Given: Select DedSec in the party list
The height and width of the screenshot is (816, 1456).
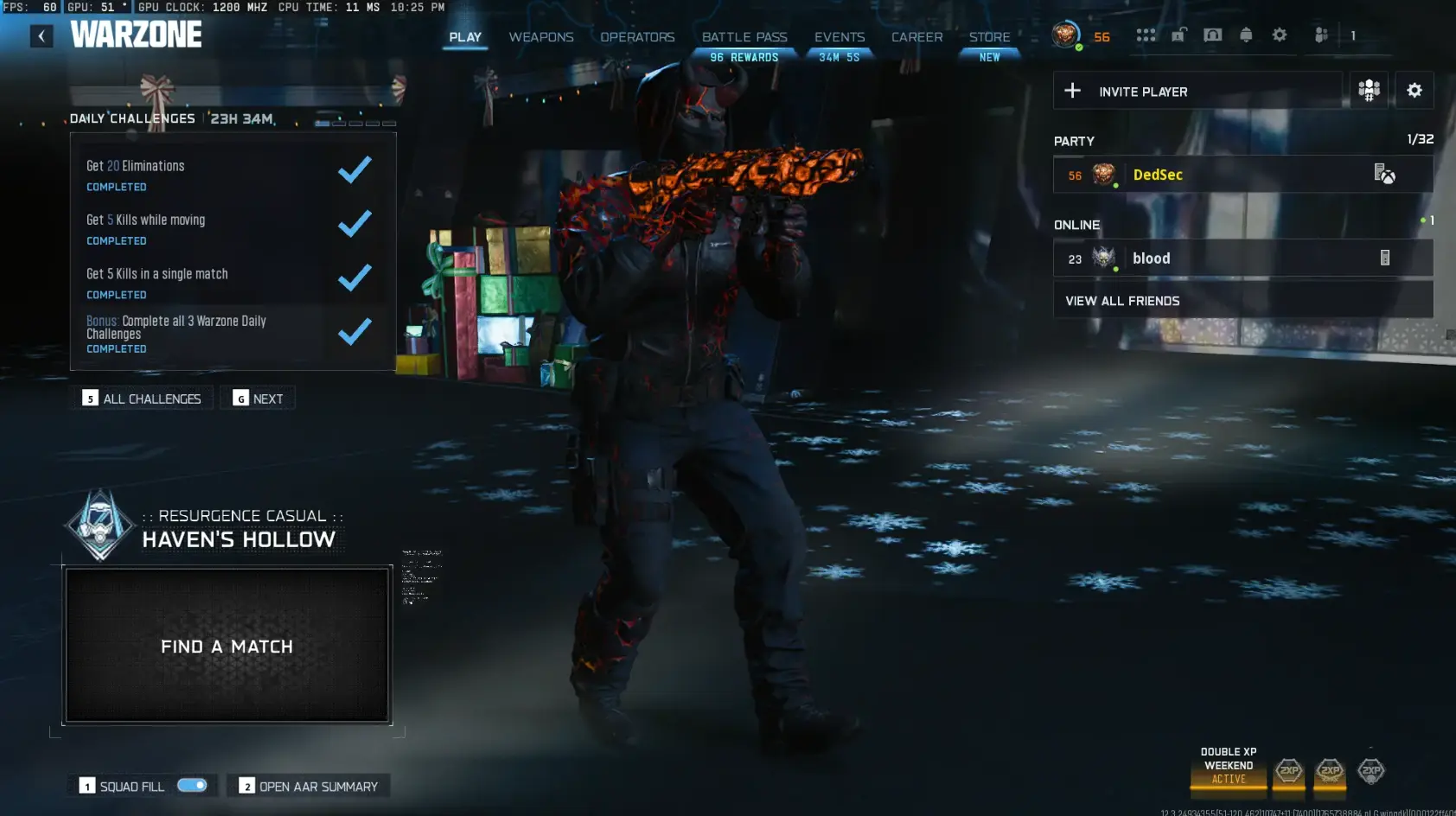Looking at the screenshot, I should [1157, 174].
